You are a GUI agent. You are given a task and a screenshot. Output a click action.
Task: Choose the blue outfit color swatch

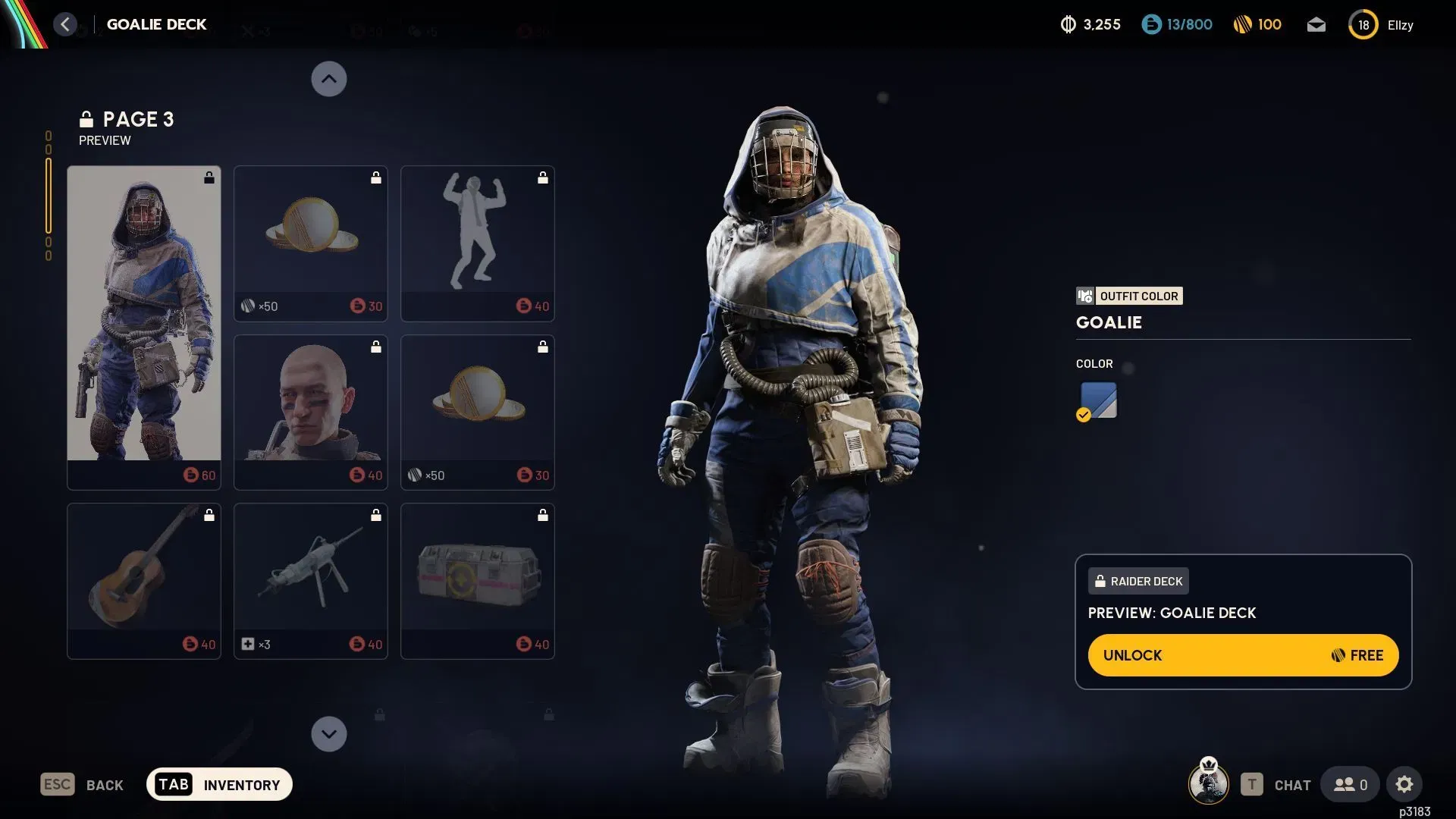click(x=1098, y=400)
